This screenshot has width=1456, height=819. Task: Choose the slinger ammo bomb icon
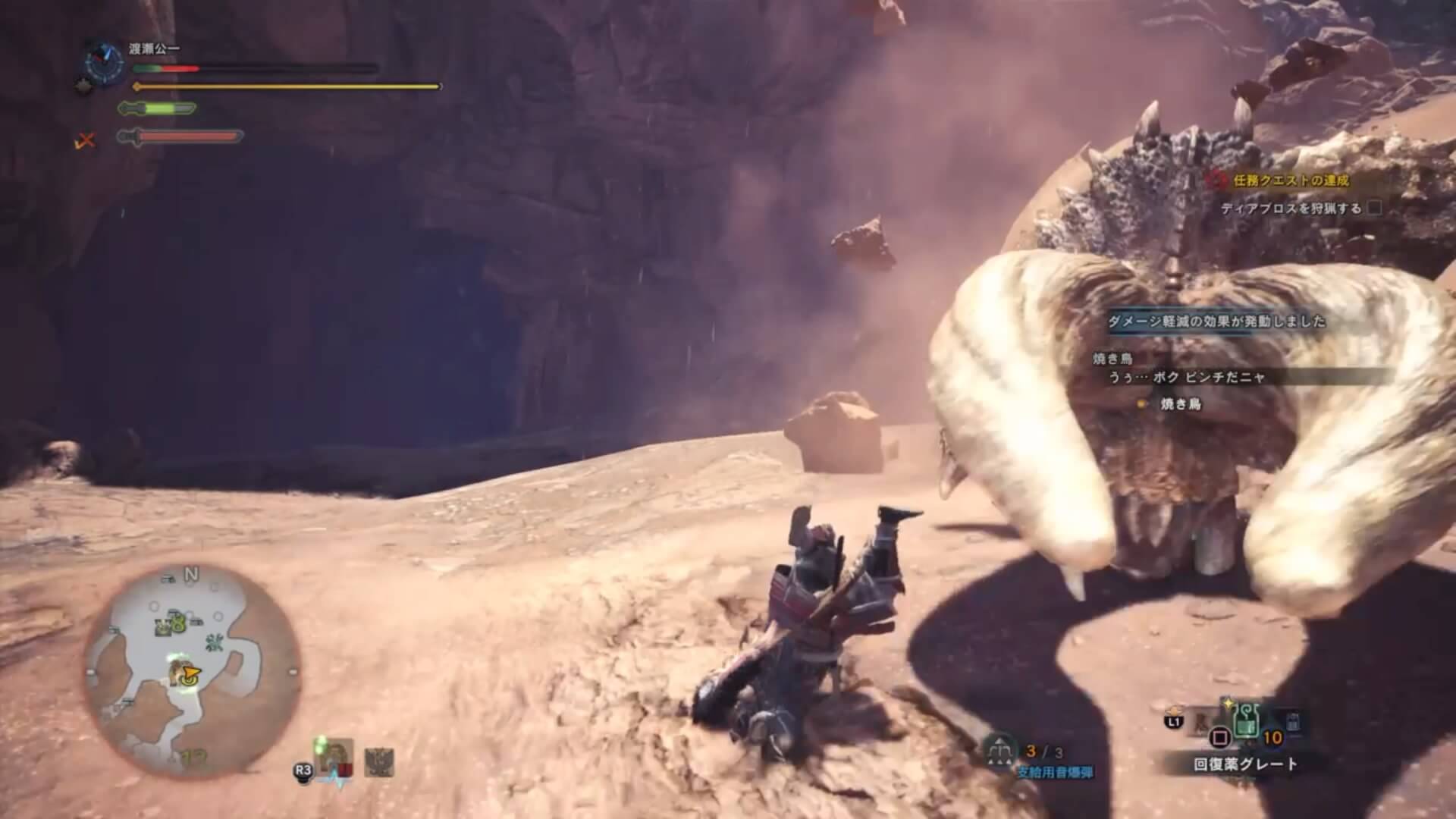pos(1000,749)
